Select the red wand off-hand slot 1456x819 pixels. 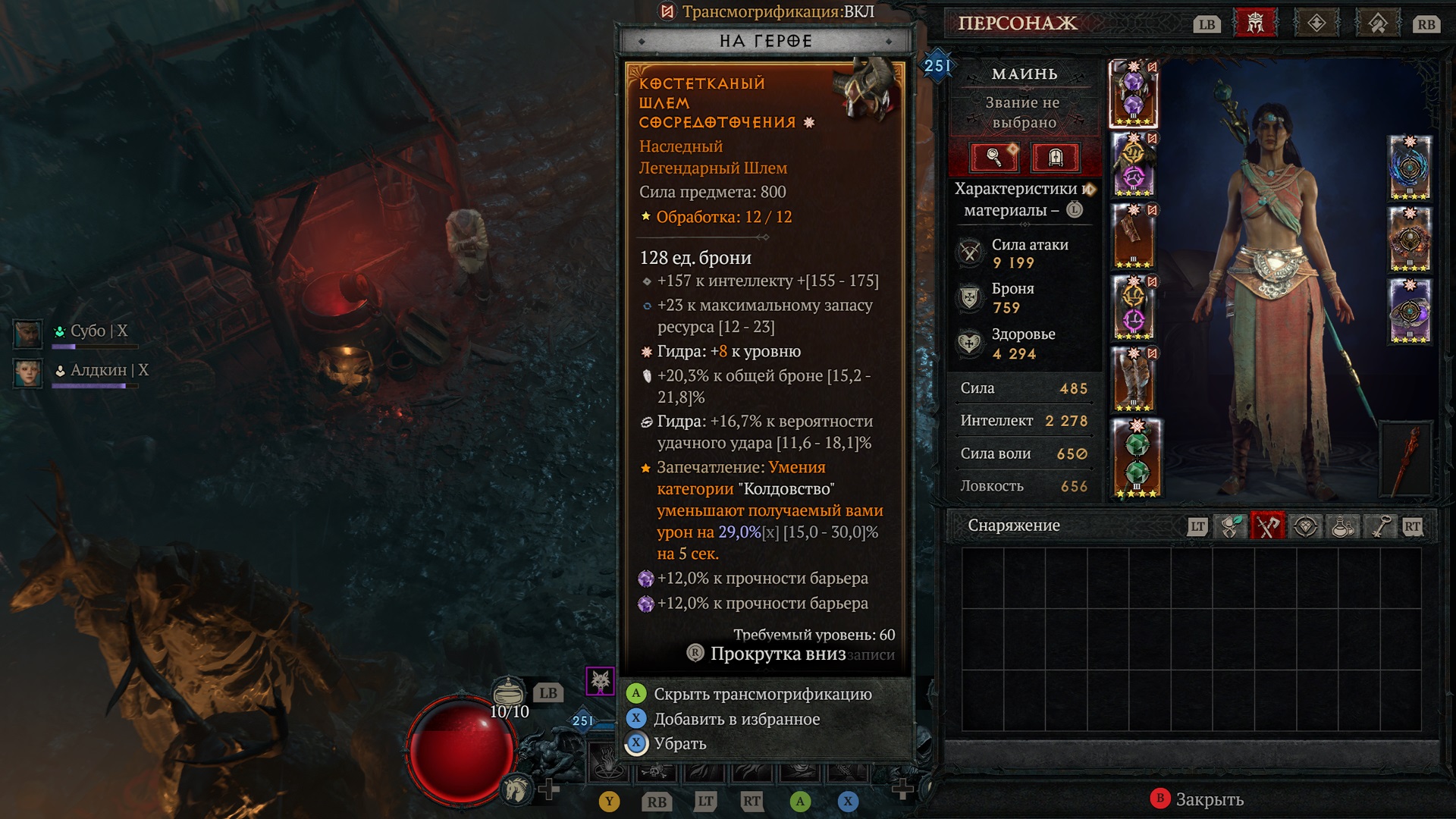[1407, 459]
